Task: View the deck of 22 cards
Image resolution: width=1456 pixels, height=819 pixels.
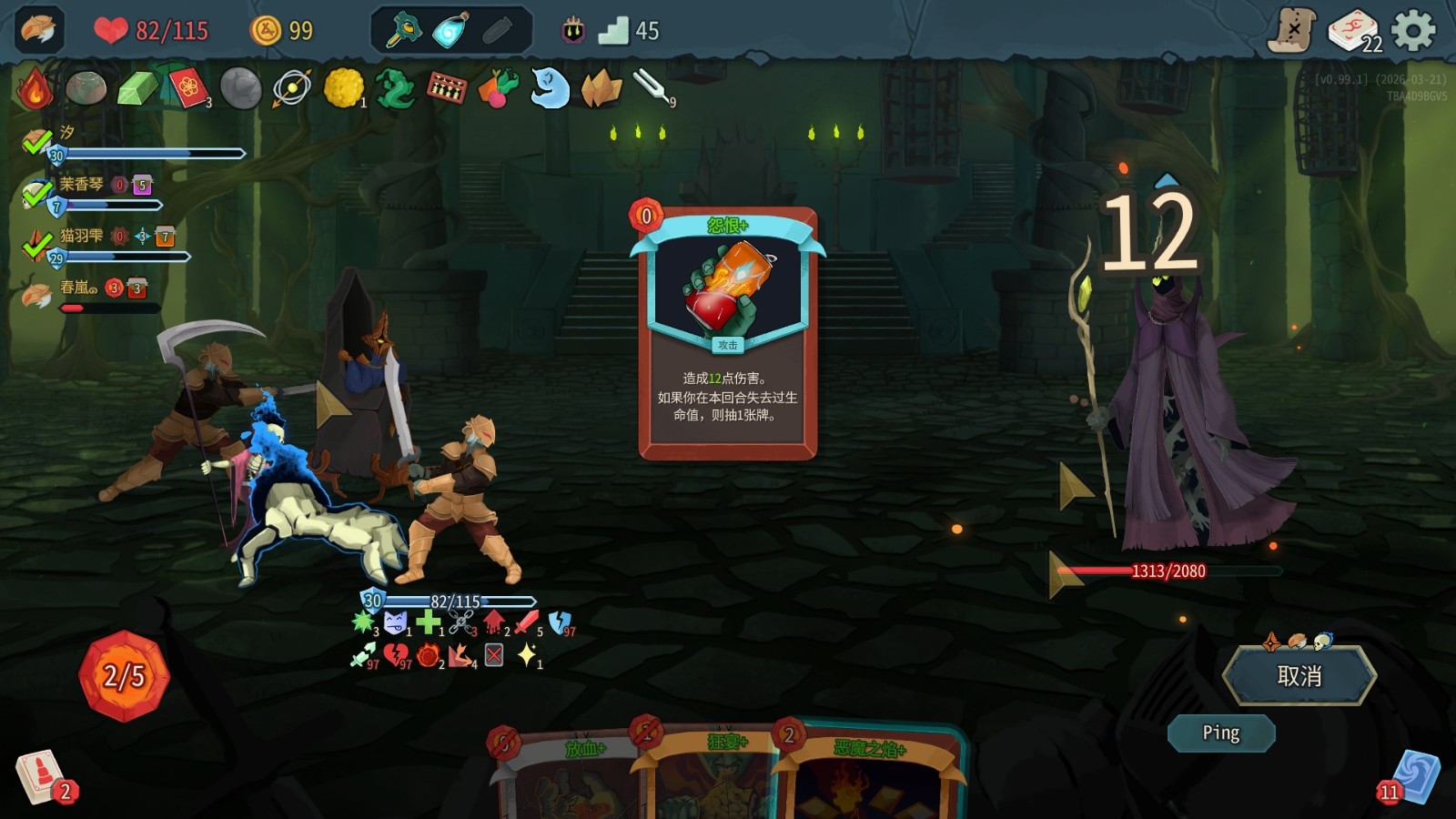Action: (x=1353, y=31)
